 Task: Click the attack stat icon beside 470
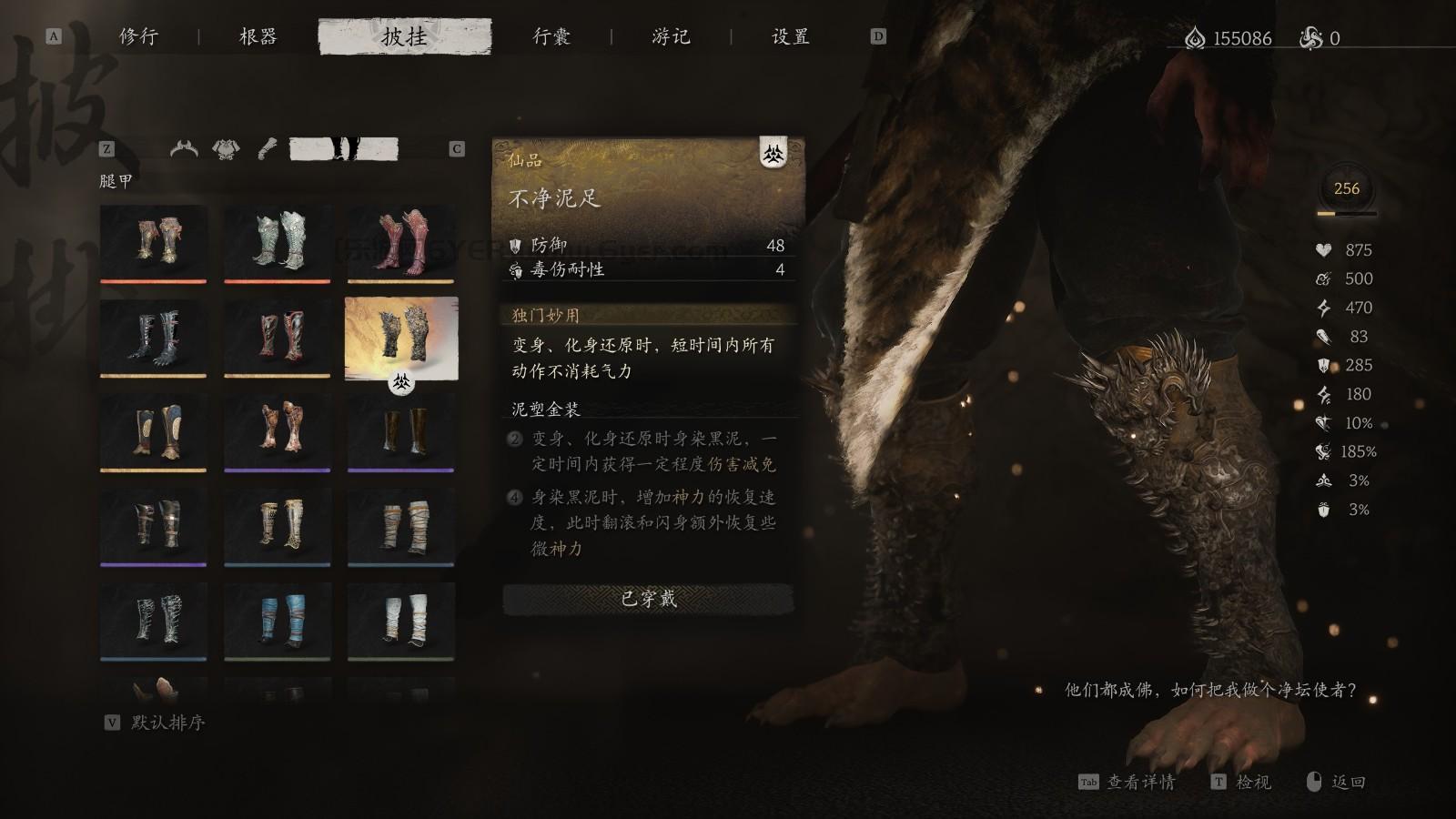tap(1322, 308)
